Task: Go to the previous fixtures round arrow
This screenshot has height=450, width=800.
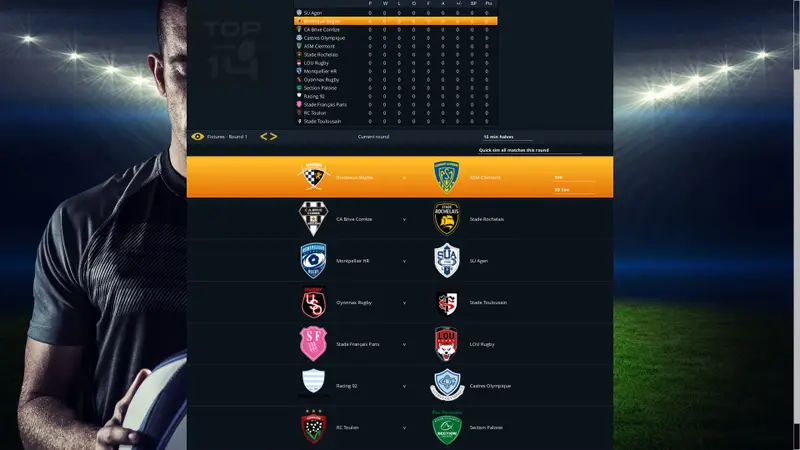Action: tap(264, 136)
